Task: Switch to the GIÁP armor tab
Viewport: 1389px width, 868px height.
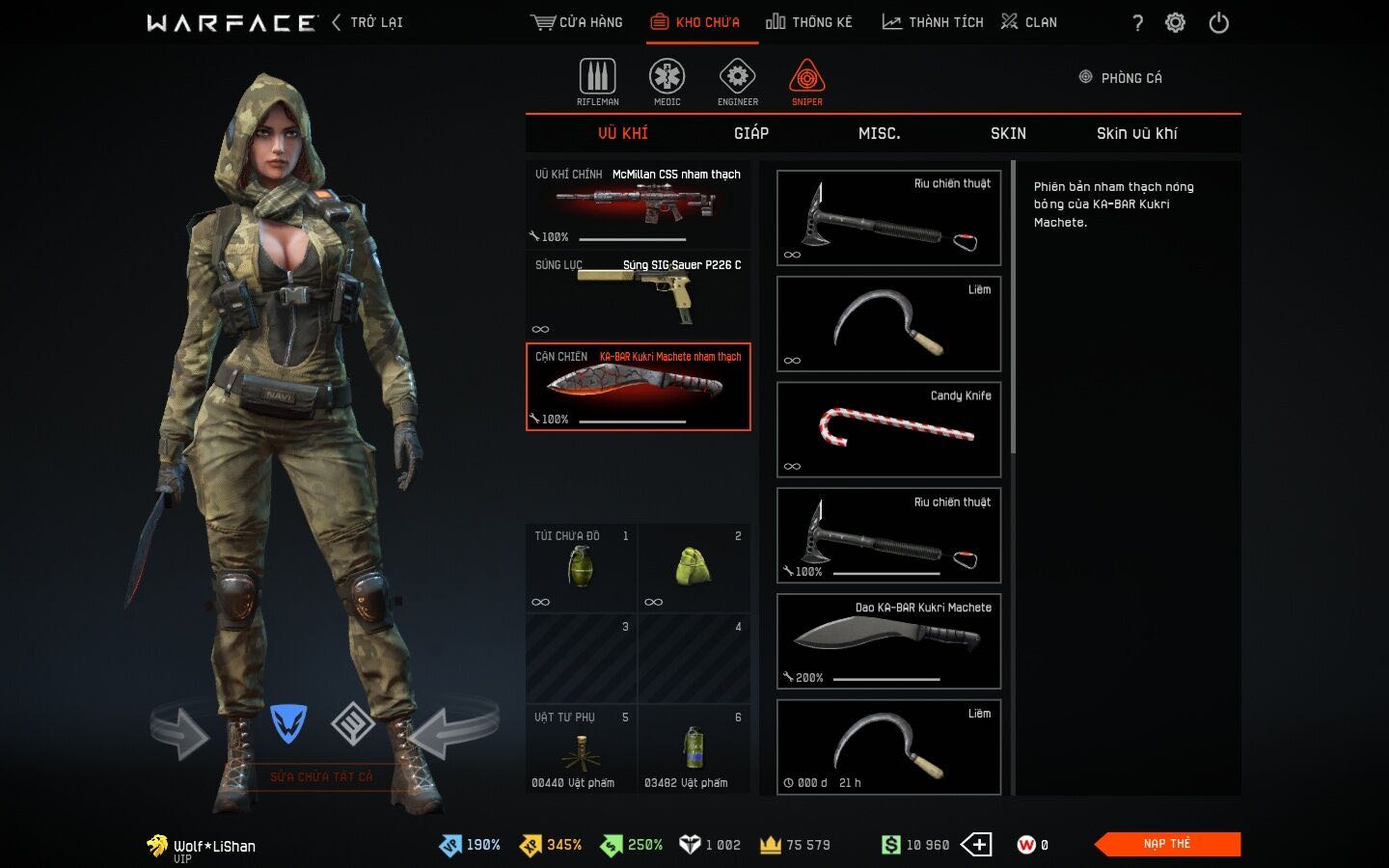Action: click(751, 133)
